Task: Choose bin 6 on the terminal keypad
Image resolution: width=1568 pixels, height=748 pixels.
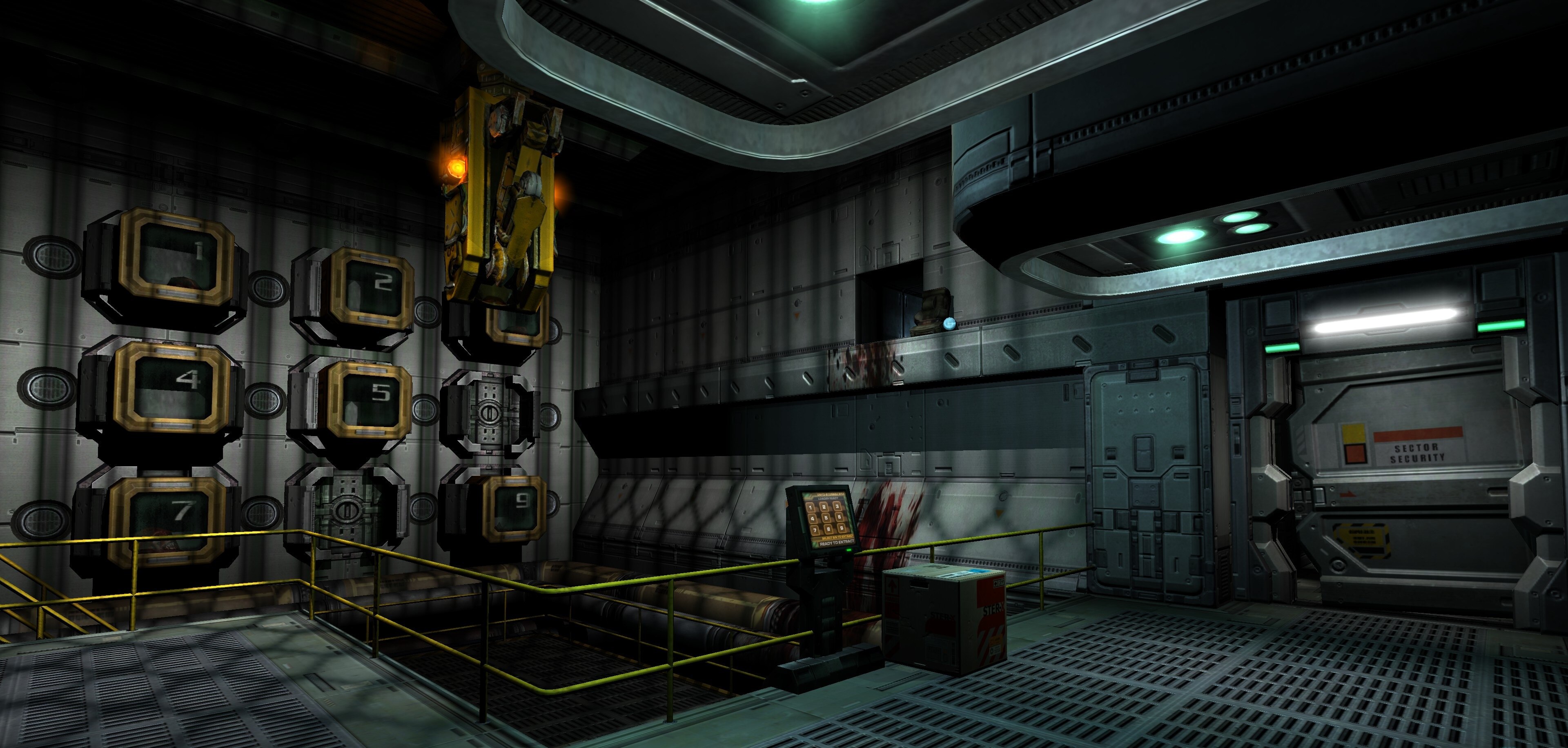Action: [x=840, y=517]
